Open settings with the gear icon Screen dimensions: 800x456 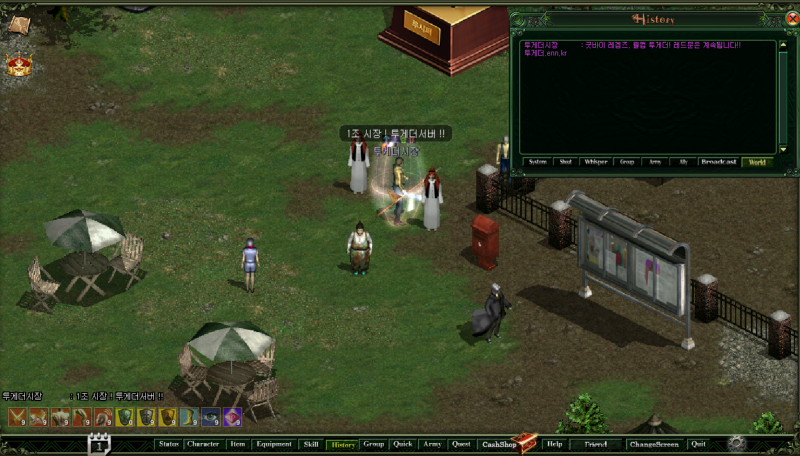click(x=737, y=443)
